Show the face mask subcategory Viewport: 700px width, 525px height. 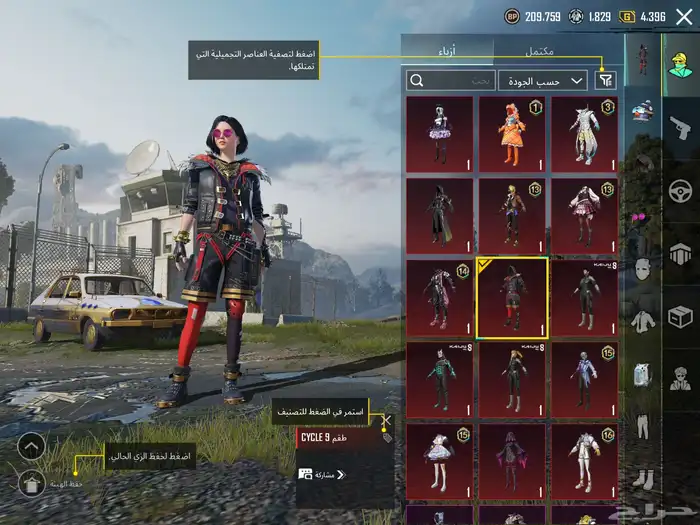(x=642, y=269)
